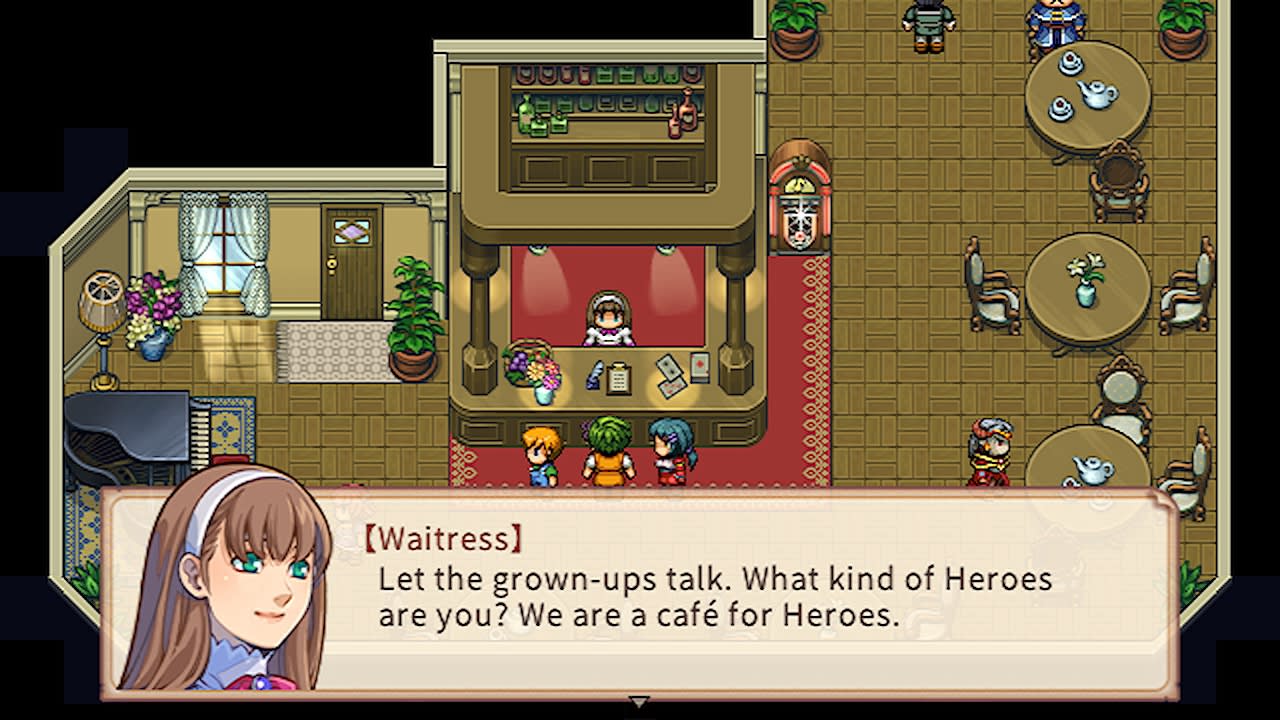Select the flower basket on the counter

pos(532,370)
